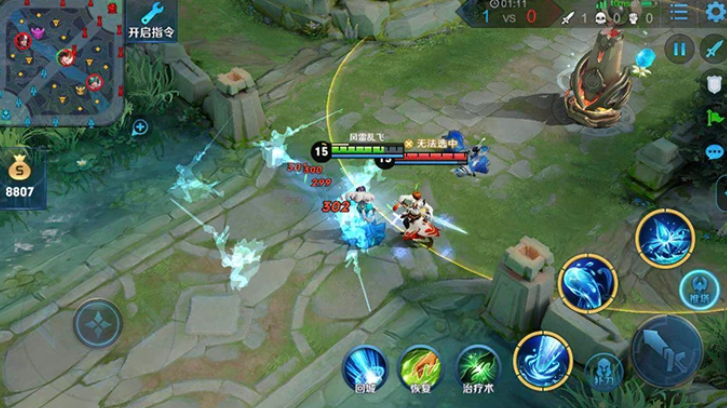Viewport: 727px width, 408px height.
Task: Trigger the blue butterfly ultimate ability
Action: pyautogui.click(x=664, y=238)
